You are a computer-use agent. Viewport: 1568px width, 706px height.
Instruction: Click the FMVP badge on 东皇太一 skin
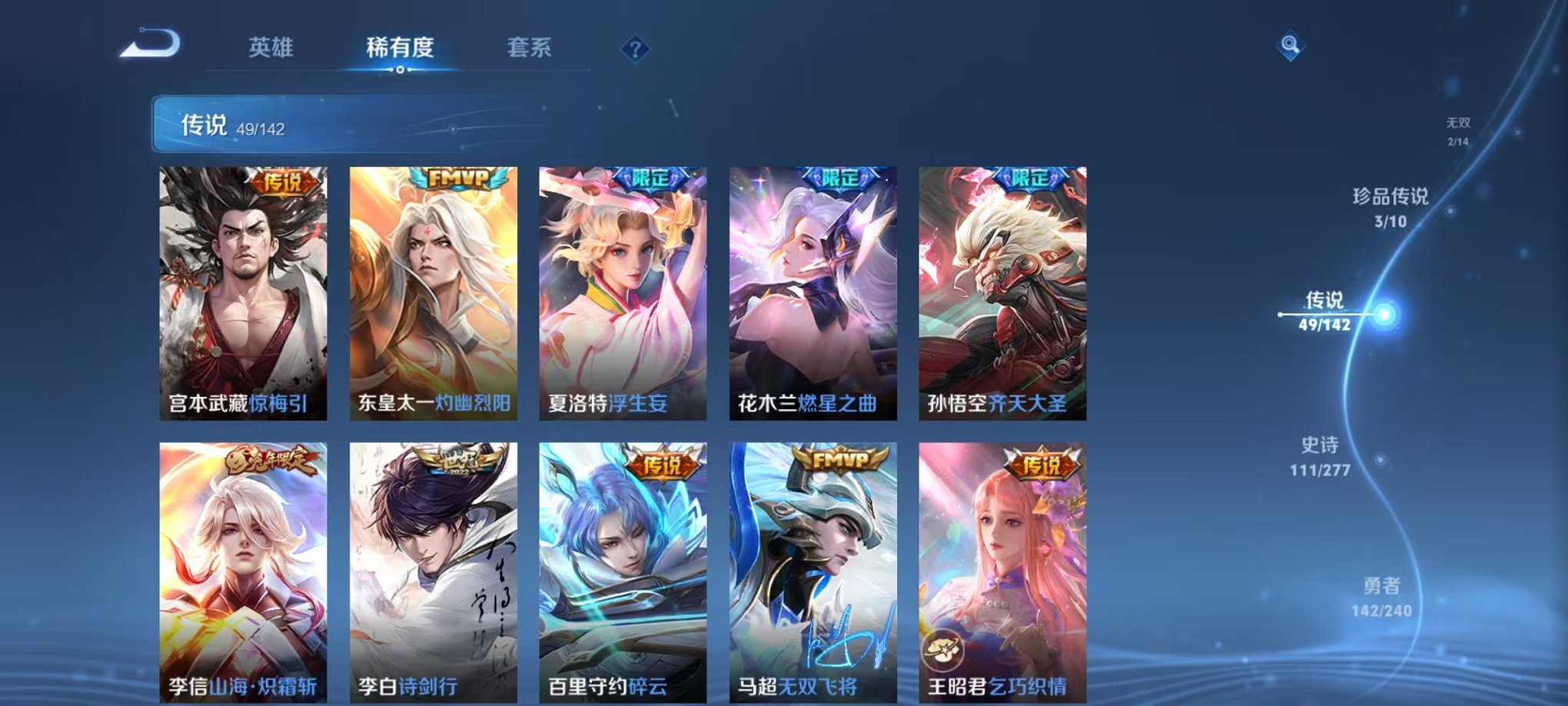[456, 177]
